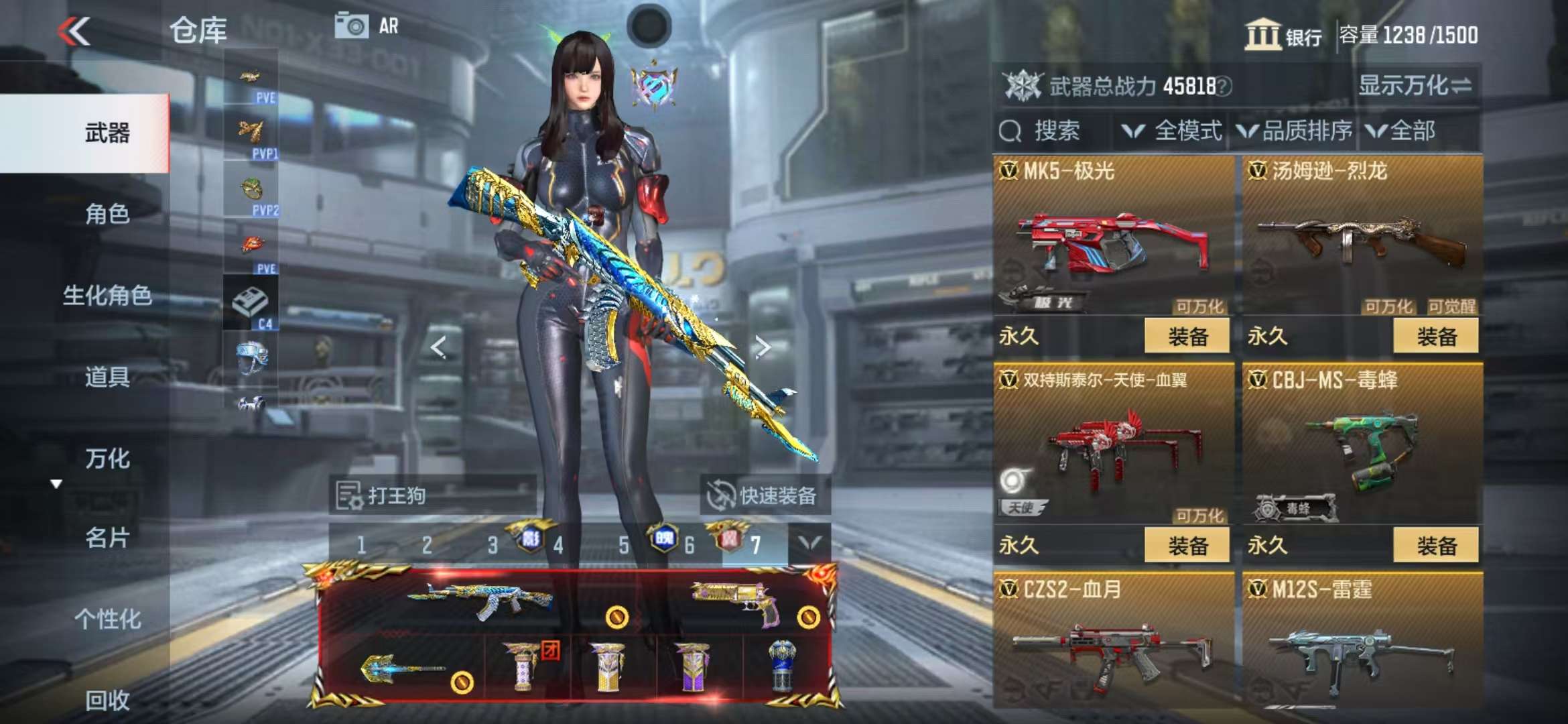Image resolution: width=1568 pixels, height=724 pixels.
Task: Select the CZS2-血月 weapon card
Action: tap(1113, 640)
